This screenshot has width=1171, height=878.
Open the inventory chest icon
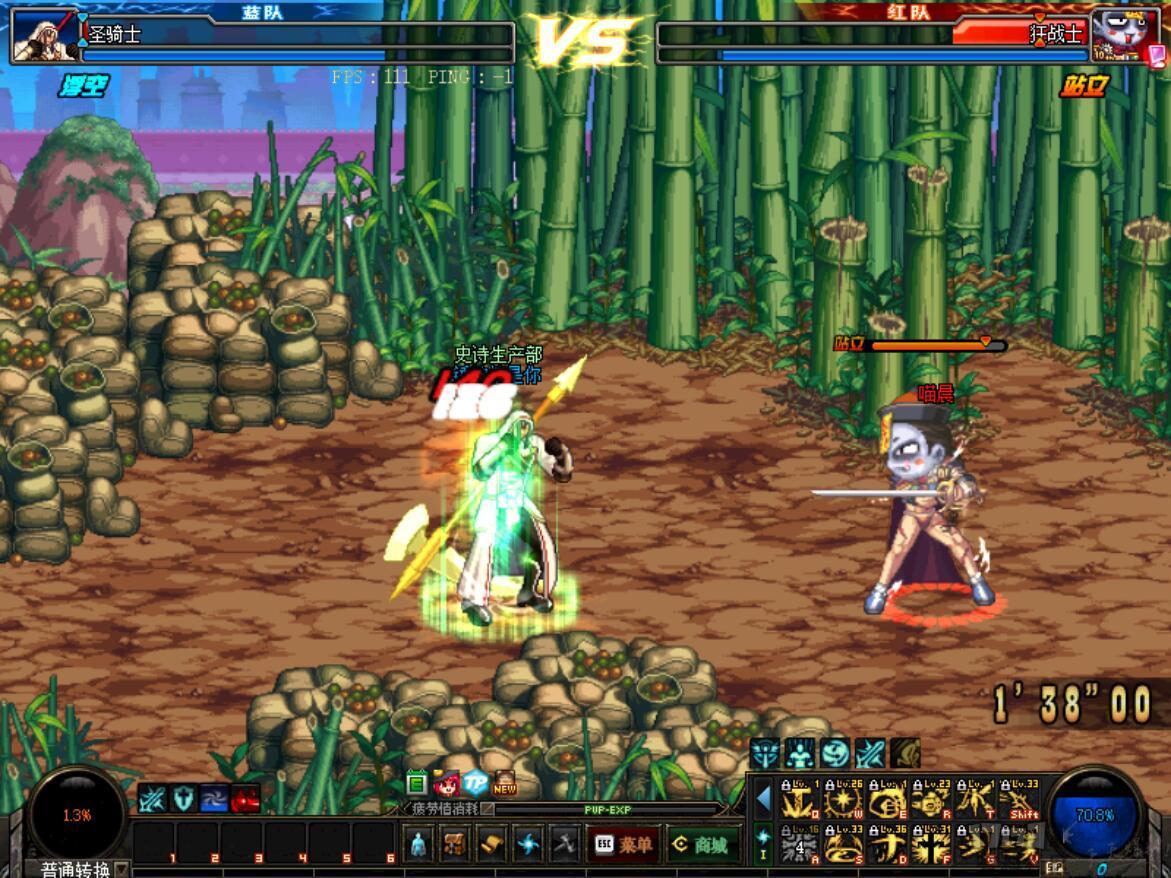455,845
